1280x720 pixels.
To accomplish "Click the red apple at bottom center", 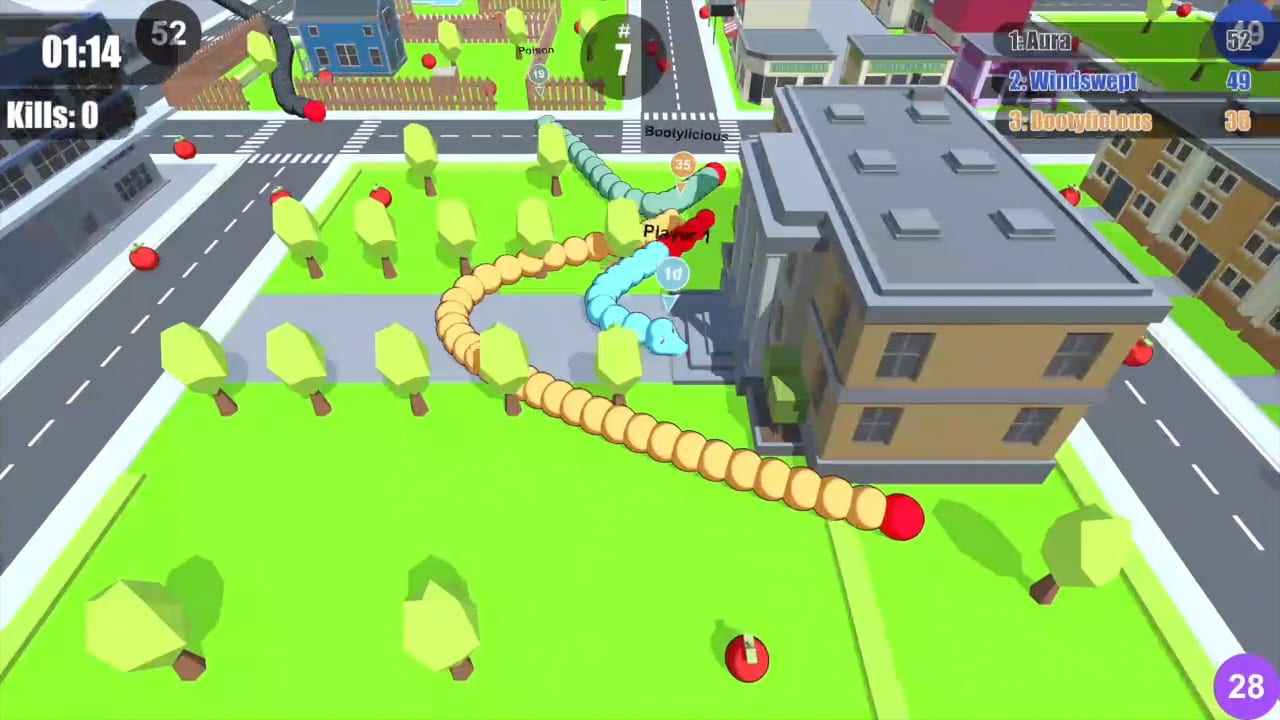I will point(746,658).
